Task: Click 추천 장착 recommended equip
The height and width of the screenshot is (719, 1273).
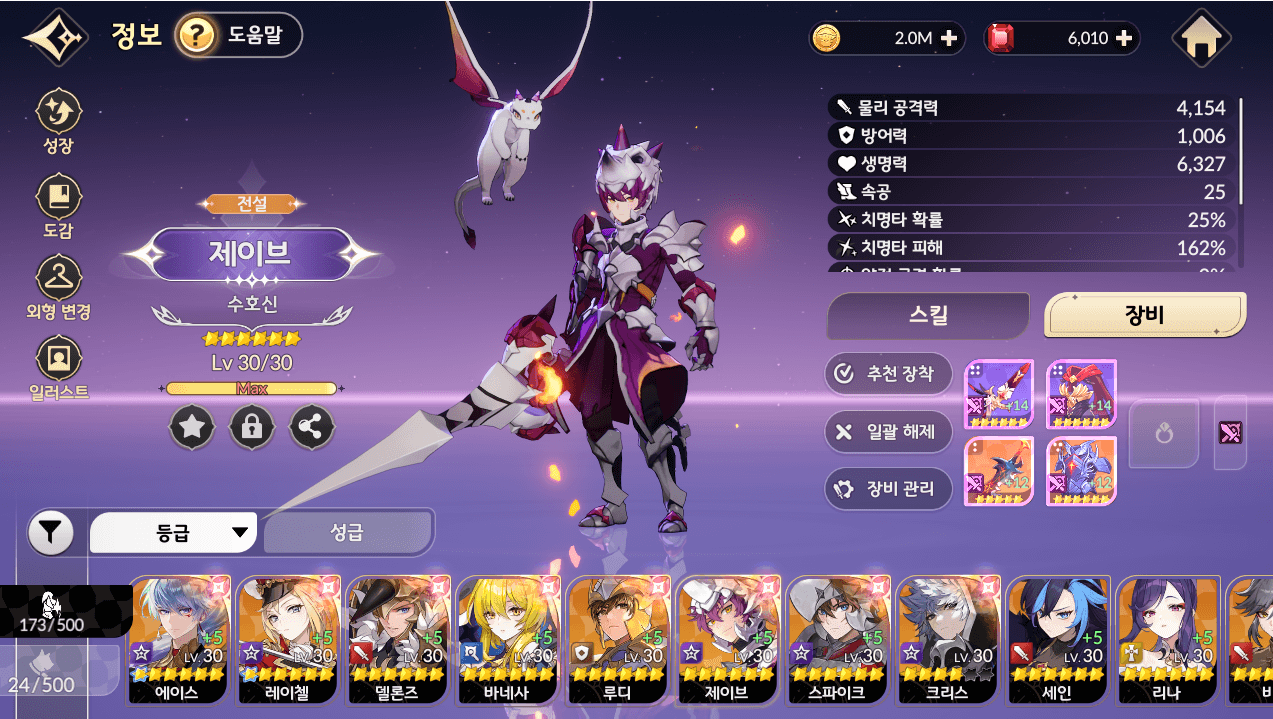Action: click(x=887, y=374)
